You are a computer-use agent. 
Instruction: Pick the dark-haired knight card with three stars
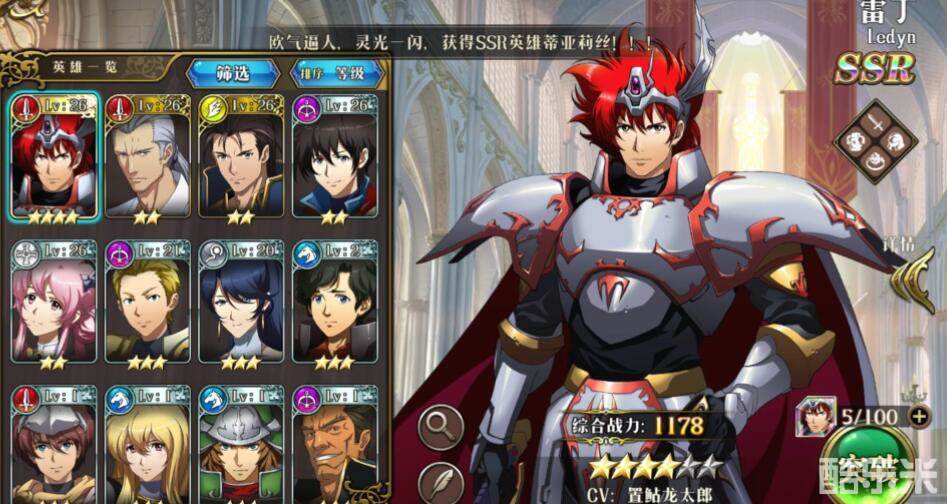click(x=334, y=304)
